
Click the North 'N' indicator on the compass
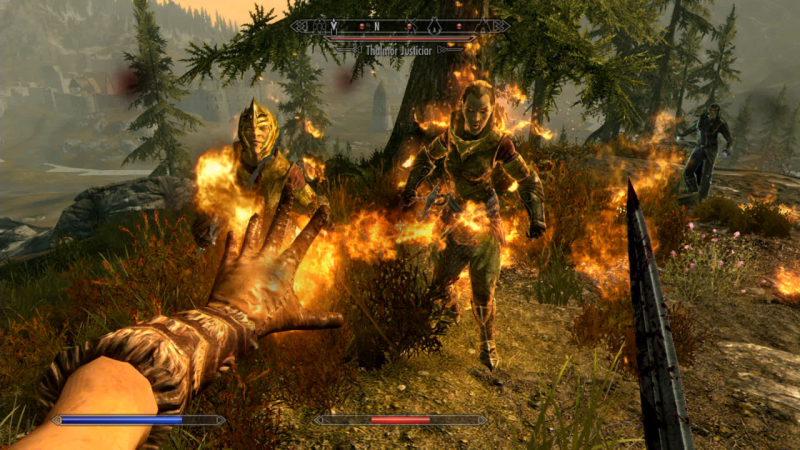pyautogui.click(x=377, y=26)
